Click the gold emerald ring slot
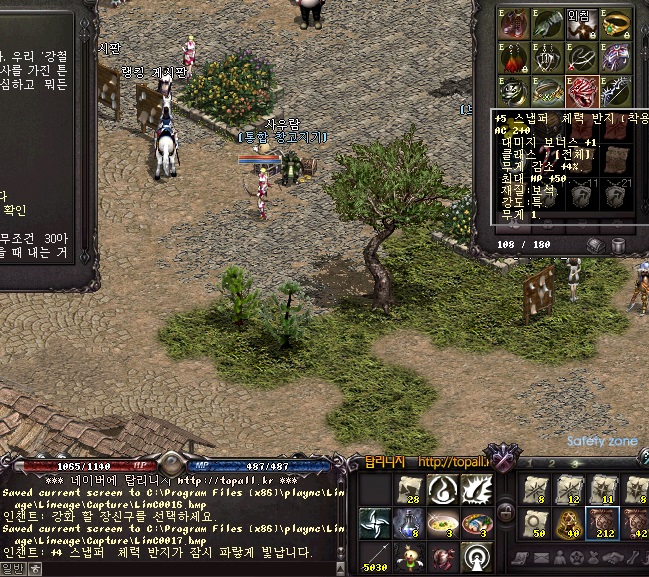The width and height of the screenshot is (649, 577). 615,22
